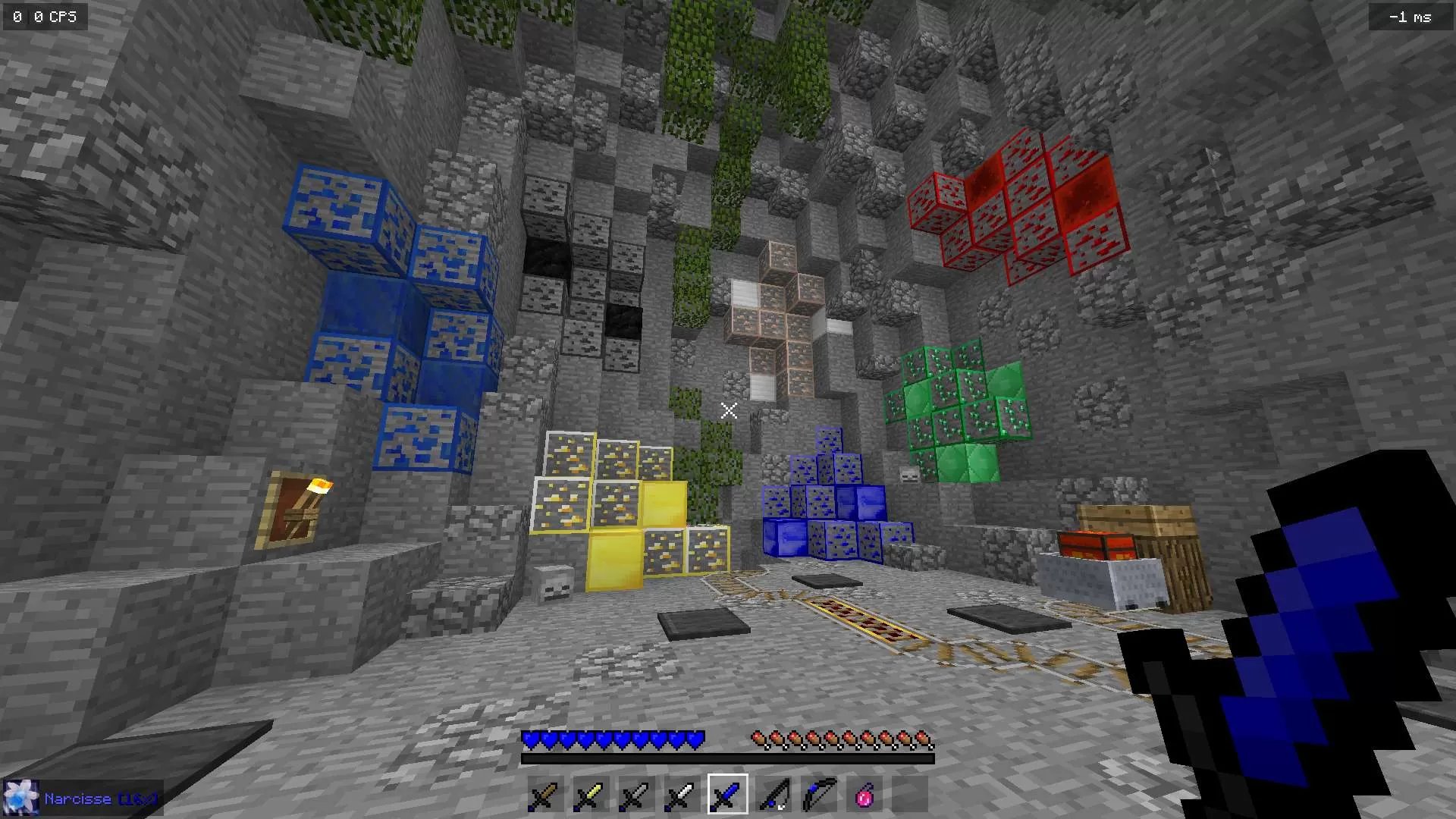The height and width of the screenshot is (819, 1456).
Task: Choose the gold sword in the hotbar
Action: (x=590, y=795)
